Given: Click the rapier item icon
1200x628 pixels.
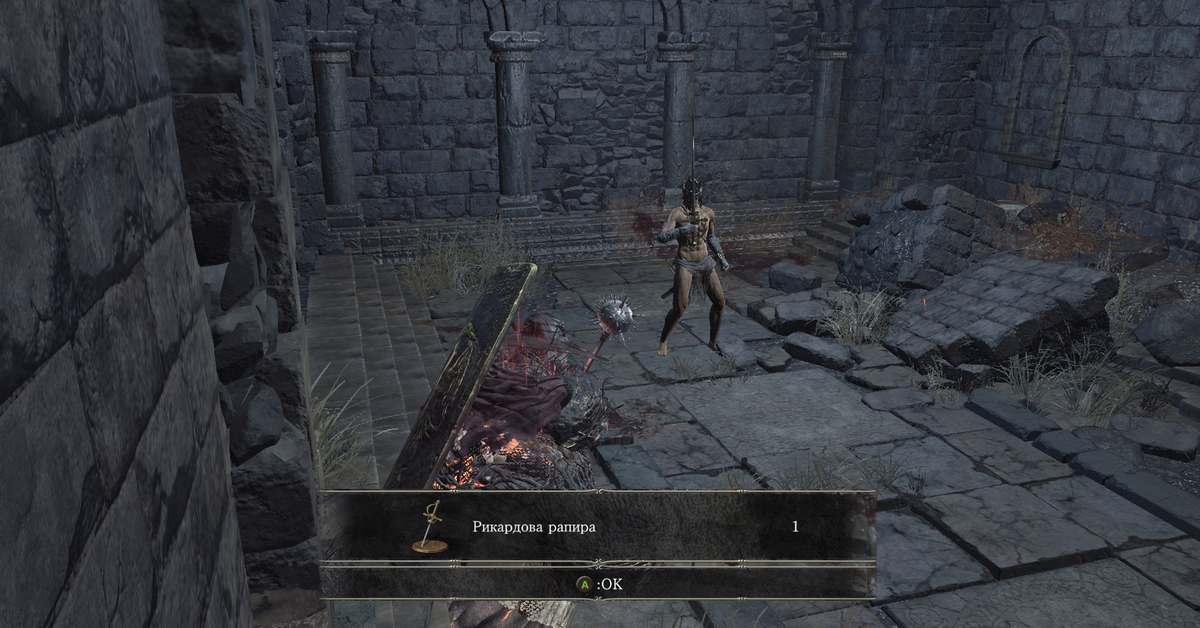Looking at the screenshot, I should (430, 526).
